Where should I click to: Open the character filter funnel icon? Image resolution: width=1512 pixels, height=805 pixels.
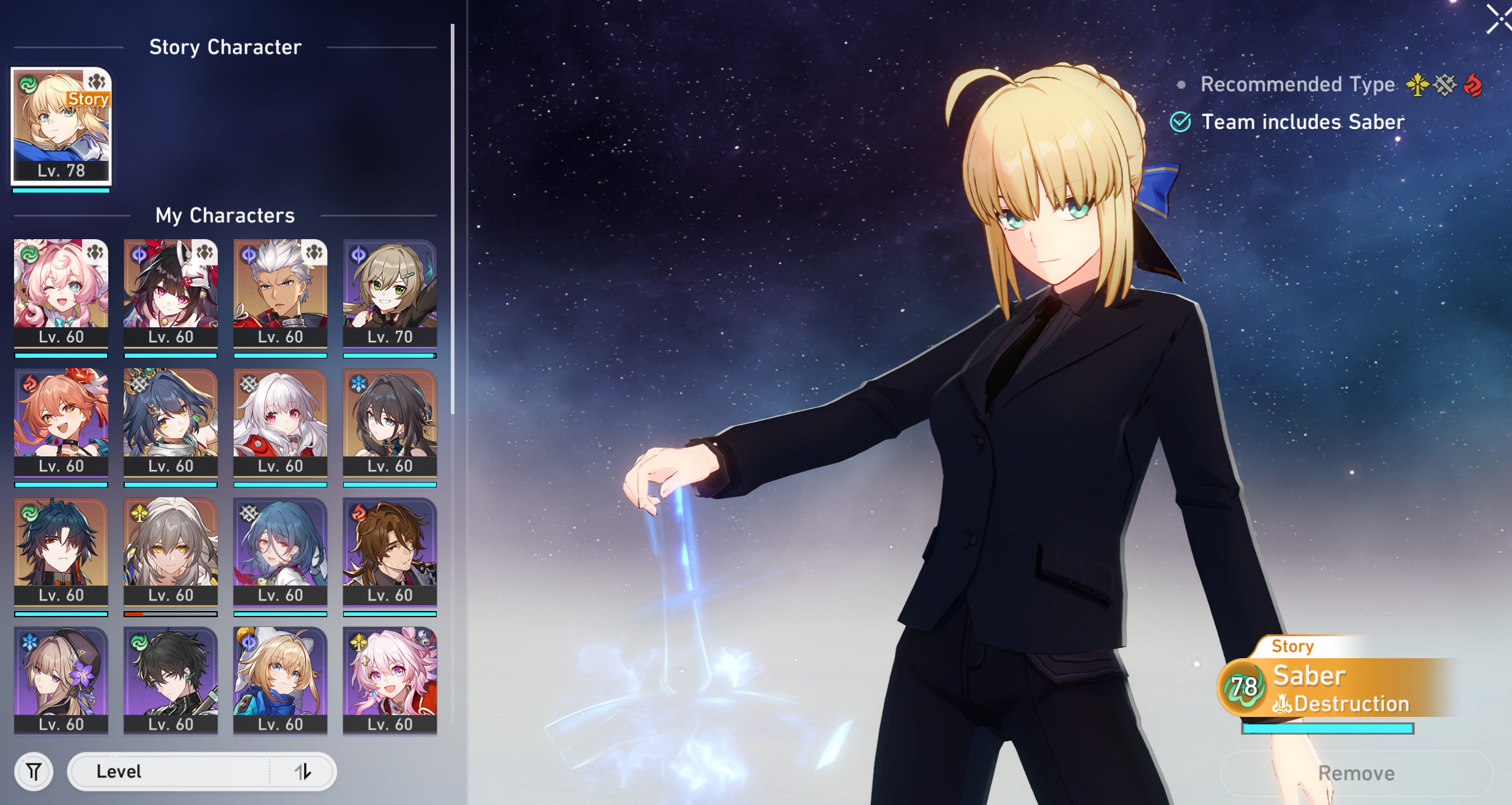tap(34, 771)
